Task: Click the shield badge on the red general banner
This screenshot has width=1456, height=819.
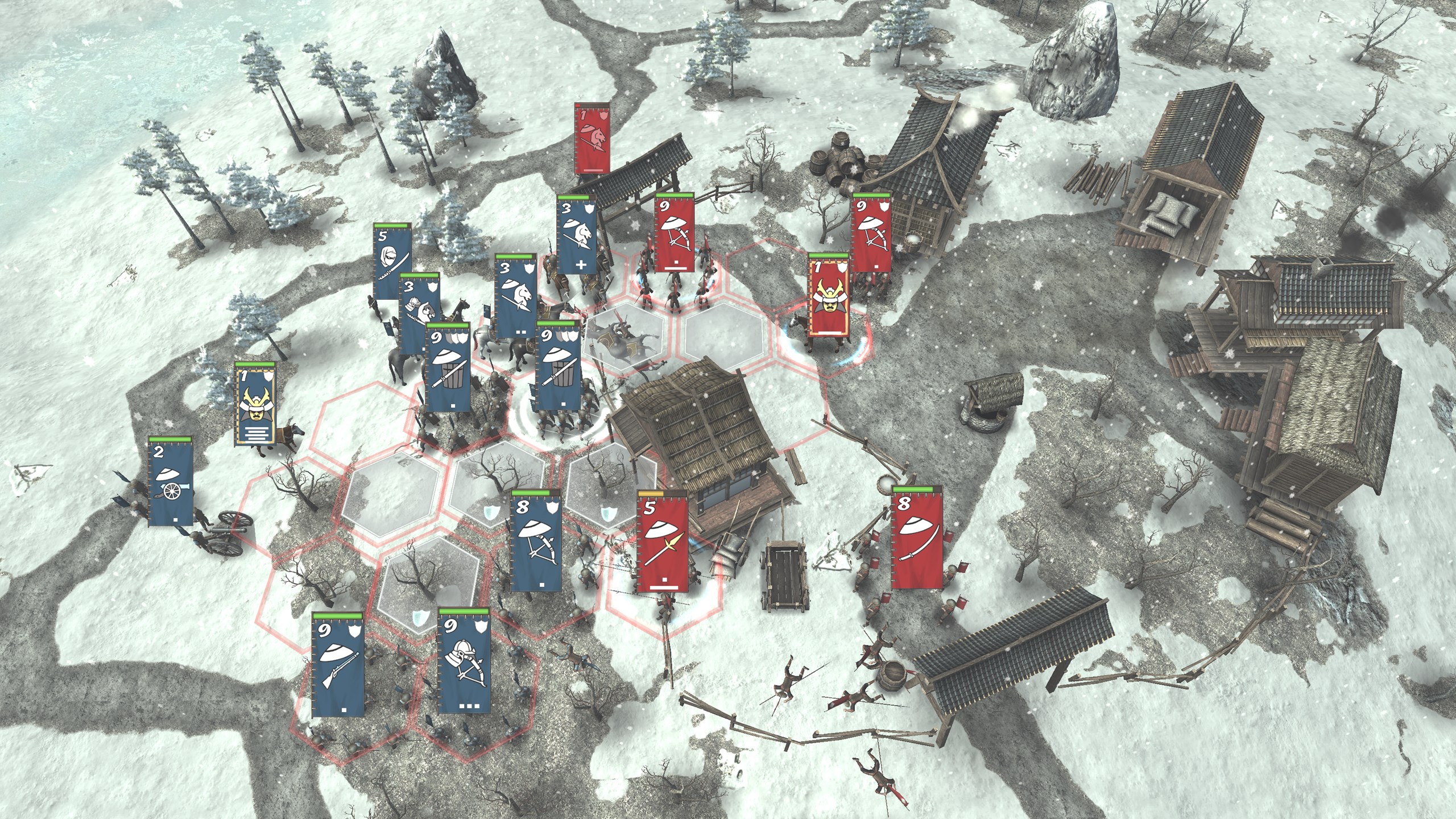Action: tap(843, 267)
